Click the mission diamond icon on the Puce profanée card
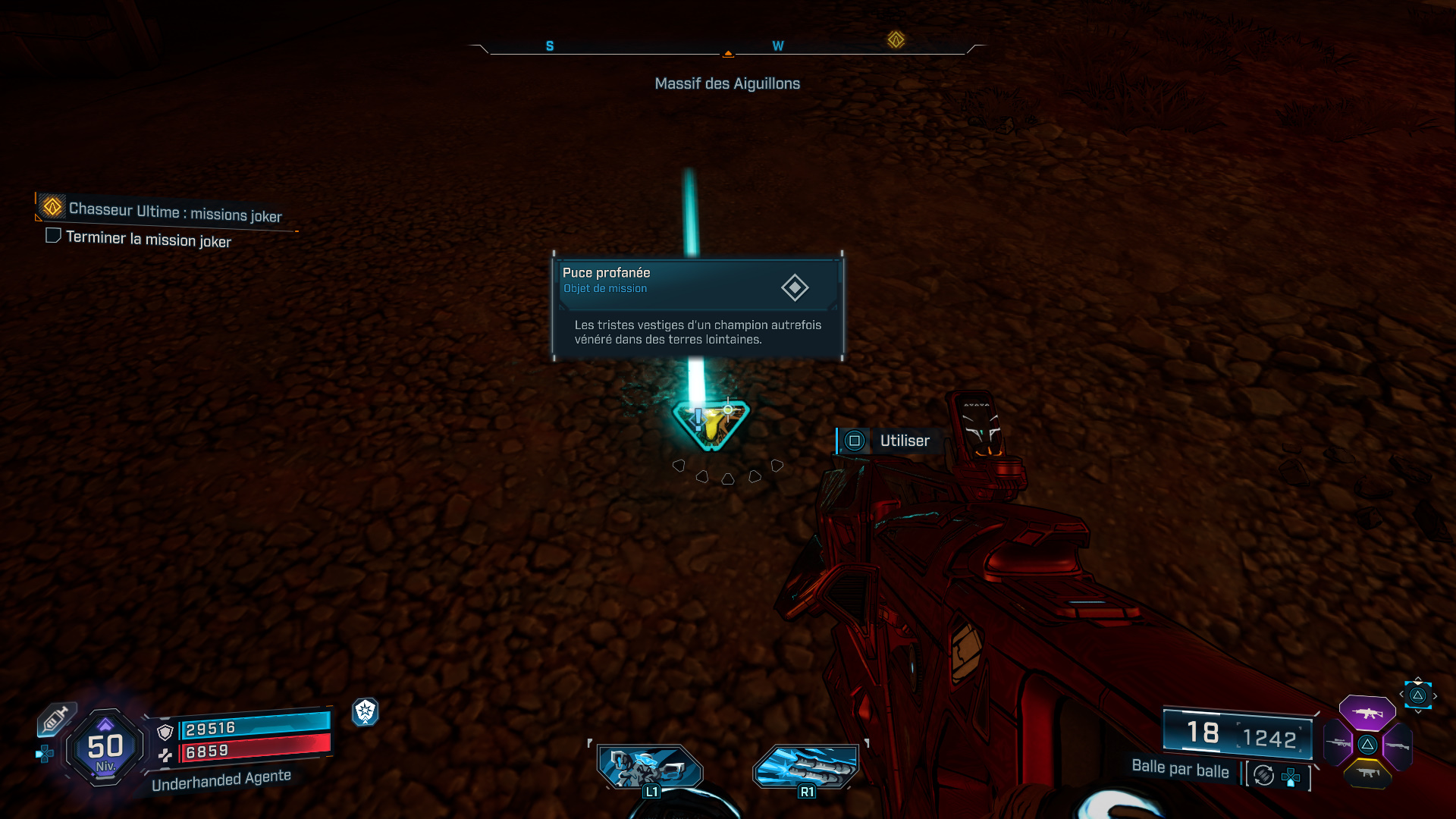This screenshot has height=819, width=1456. (x=794, y=288)
